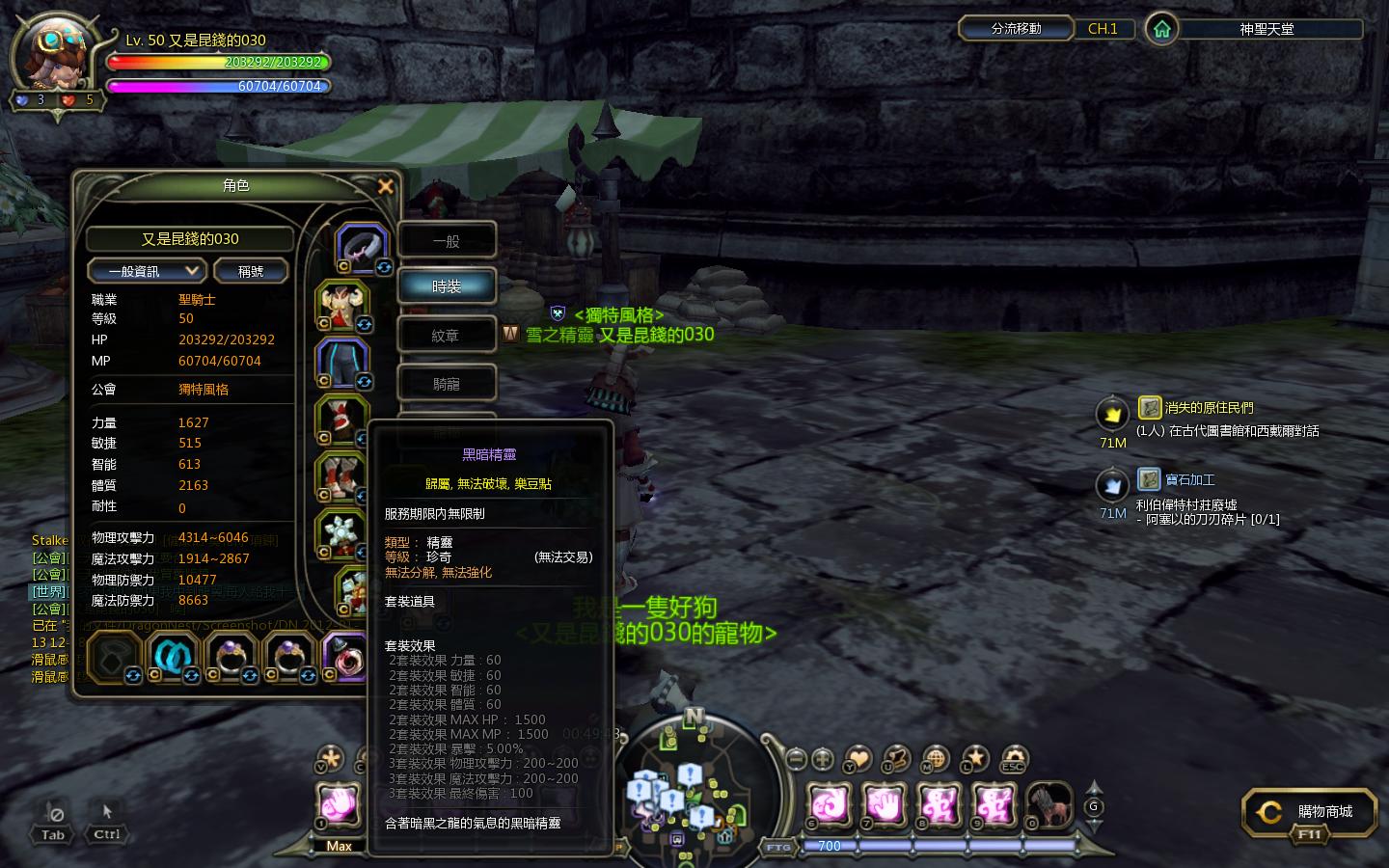1389x868 pixels.
Task: Select the red costume top slot
Action: tap(341, 305)
